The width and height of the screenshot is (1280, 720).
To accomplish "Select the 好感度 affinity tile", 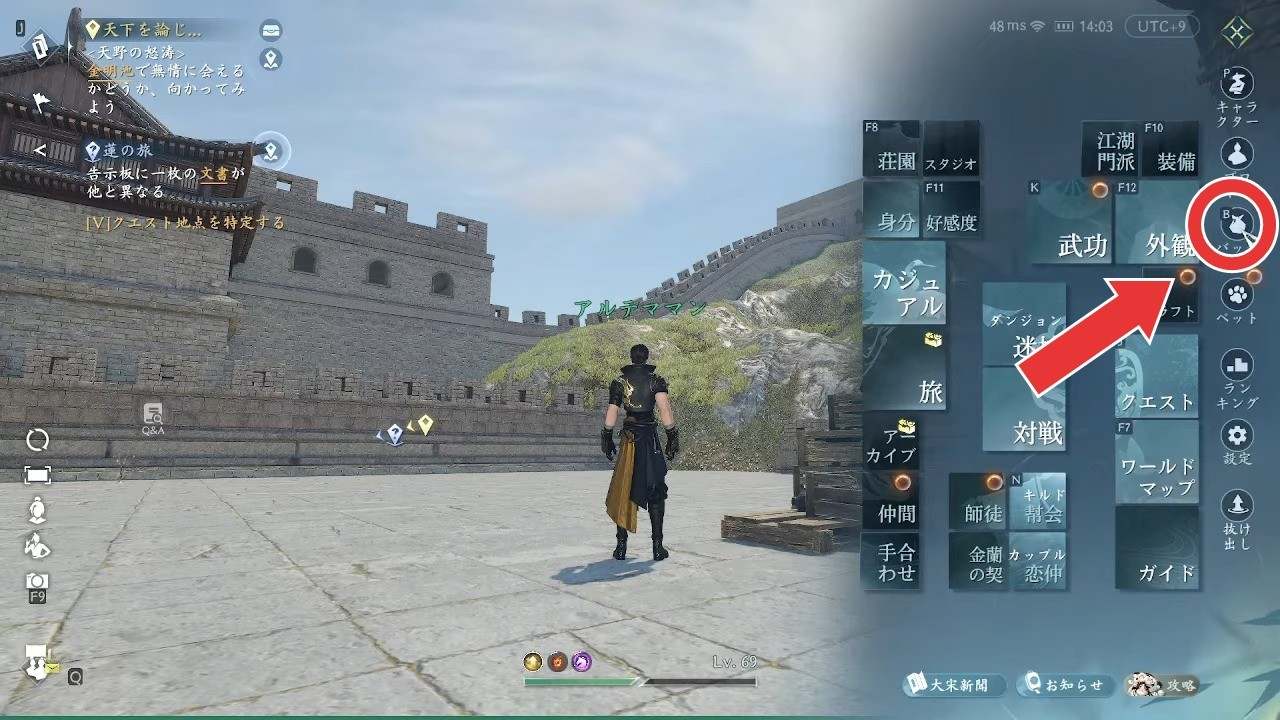I will click(950, 209).
